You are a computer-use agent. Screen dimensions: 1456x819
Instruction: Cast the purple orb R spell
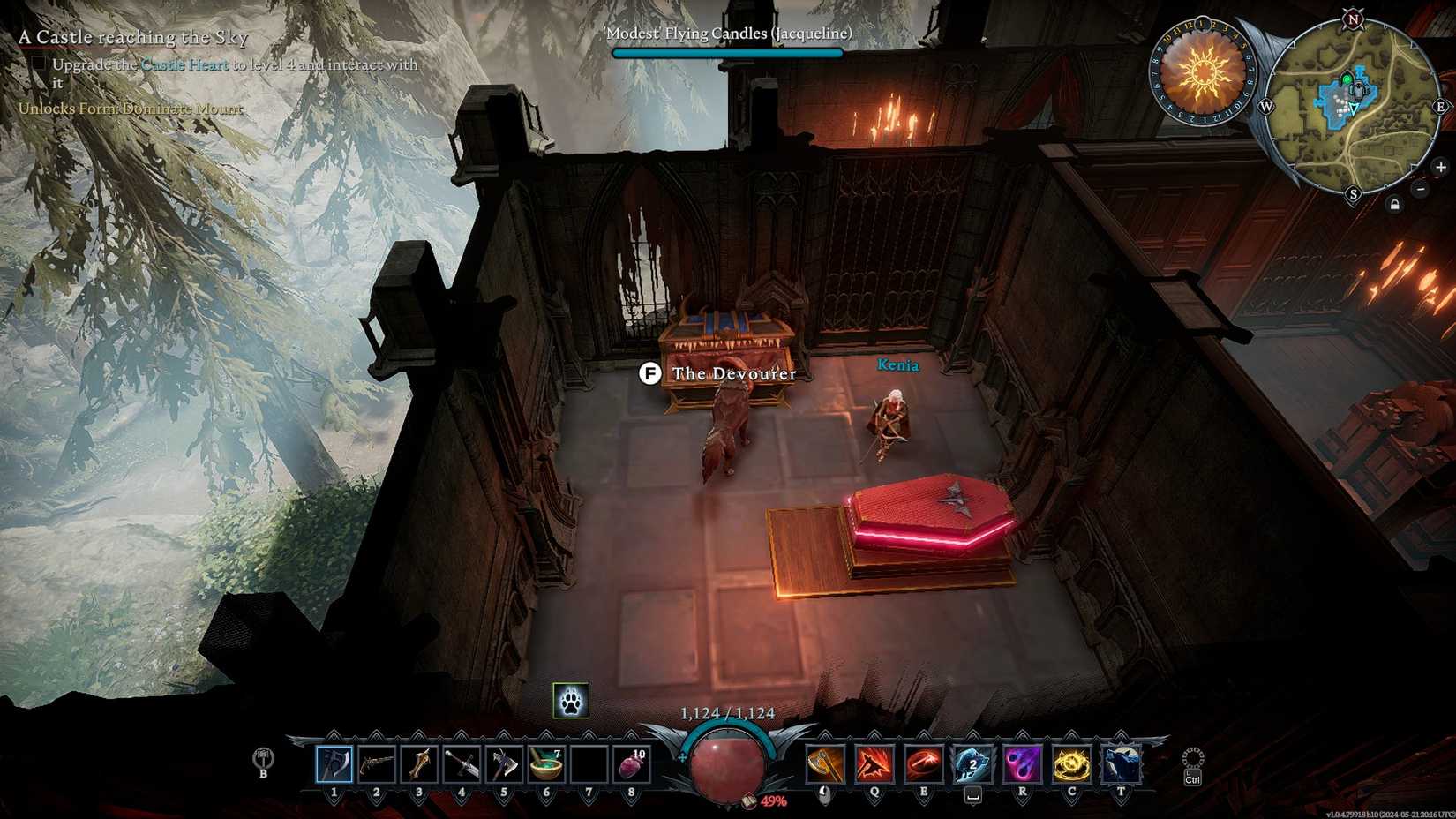click(1022, 764)
